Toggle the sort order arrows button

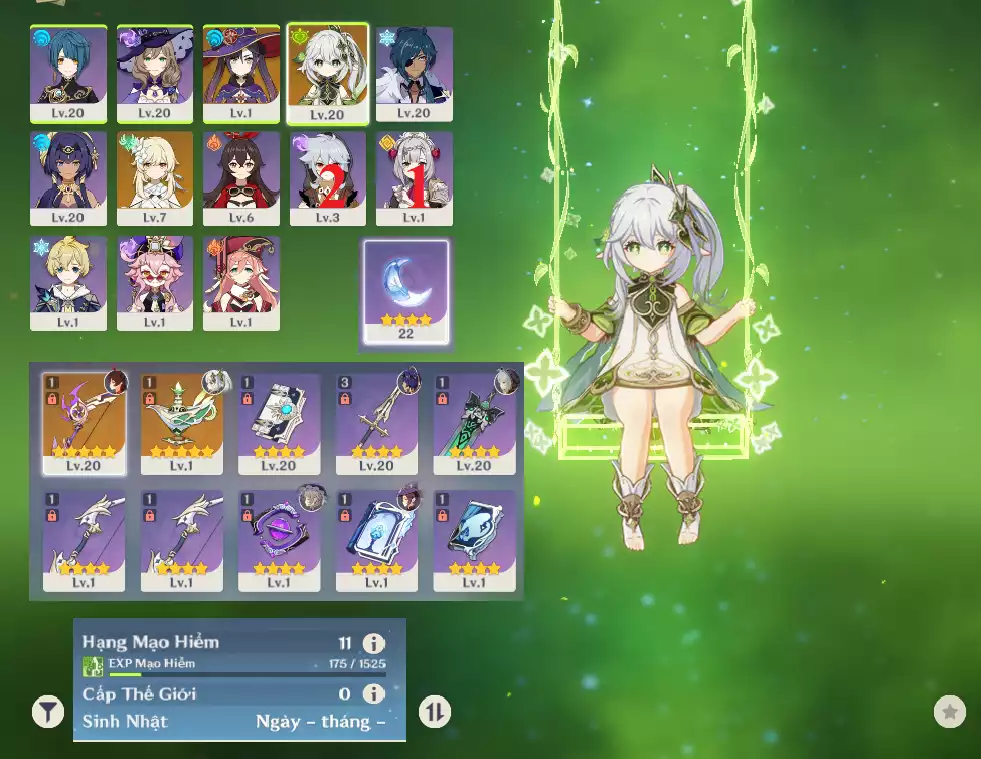click(434, 712)
